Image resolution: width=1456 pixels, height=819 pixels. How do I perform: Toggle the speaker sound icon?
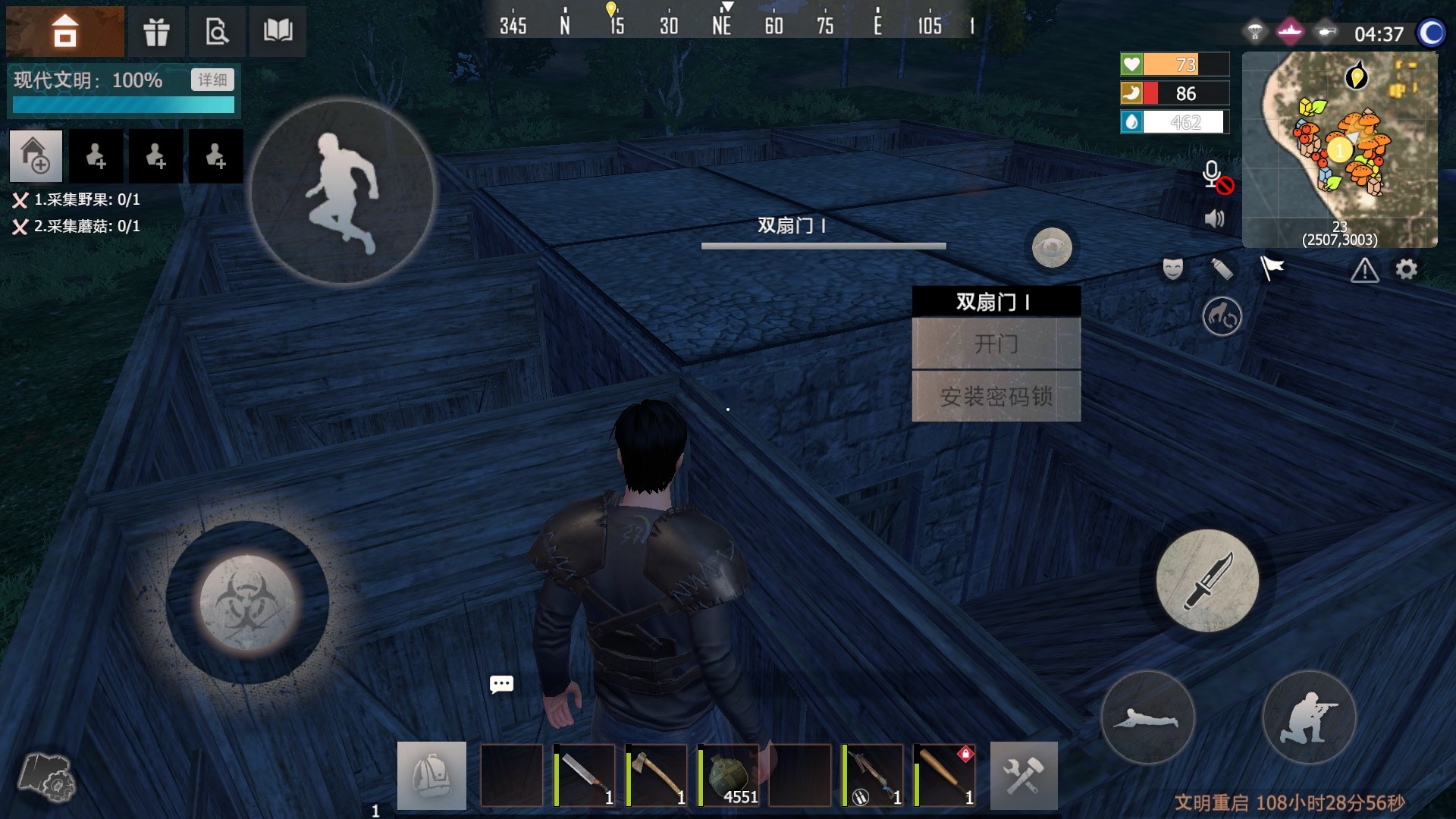[1214, 219]
